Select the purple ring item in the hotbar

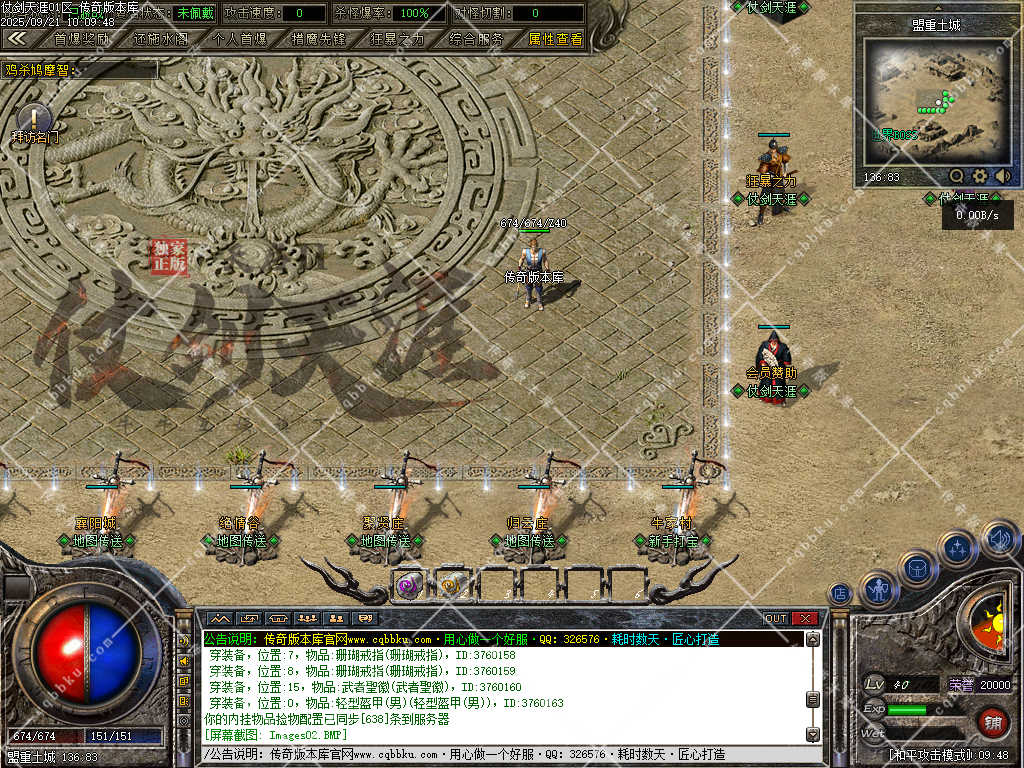407,586
